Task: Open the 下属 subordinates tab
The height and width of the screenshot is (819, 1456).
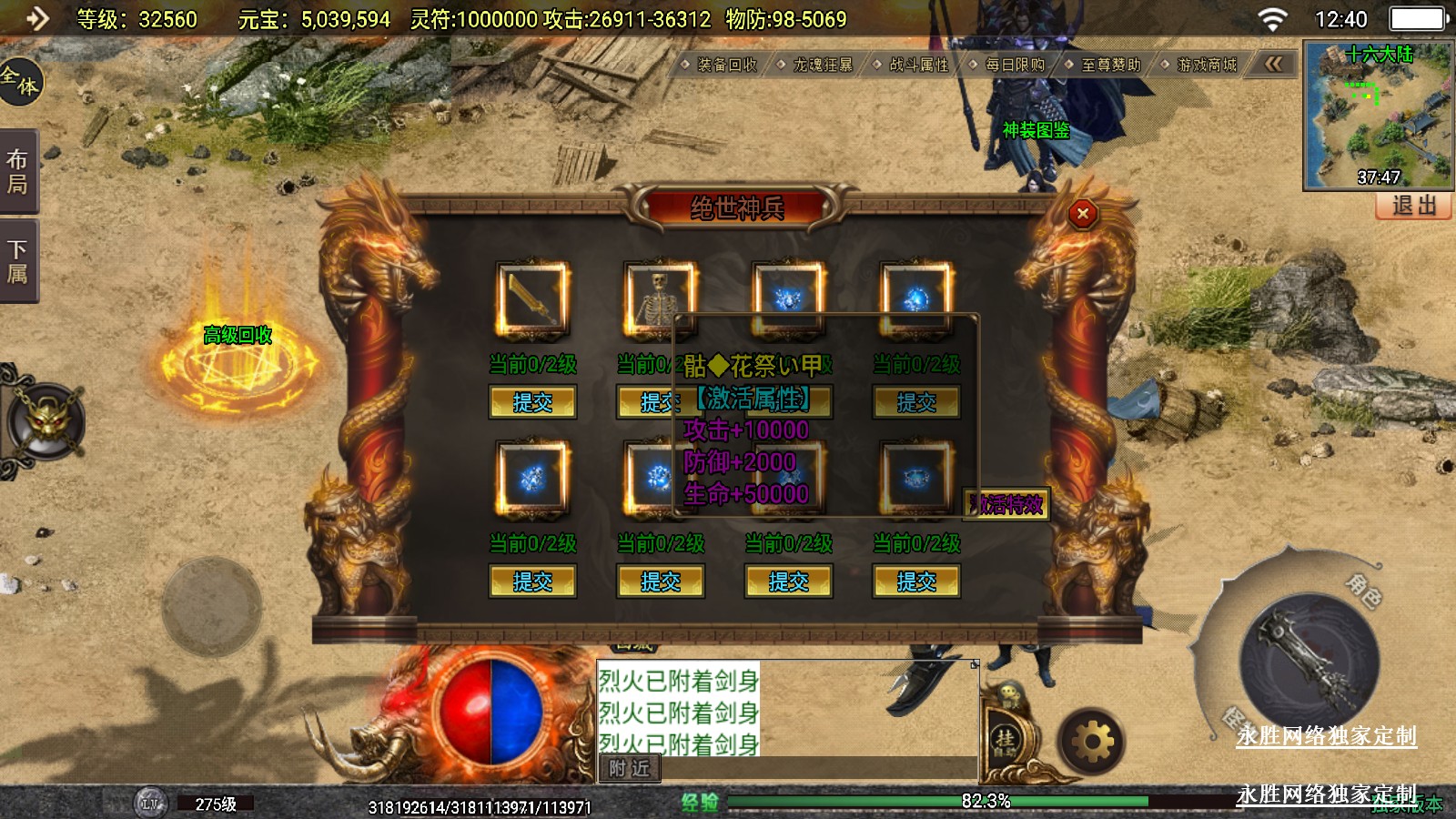Action: tap(18, 261)
